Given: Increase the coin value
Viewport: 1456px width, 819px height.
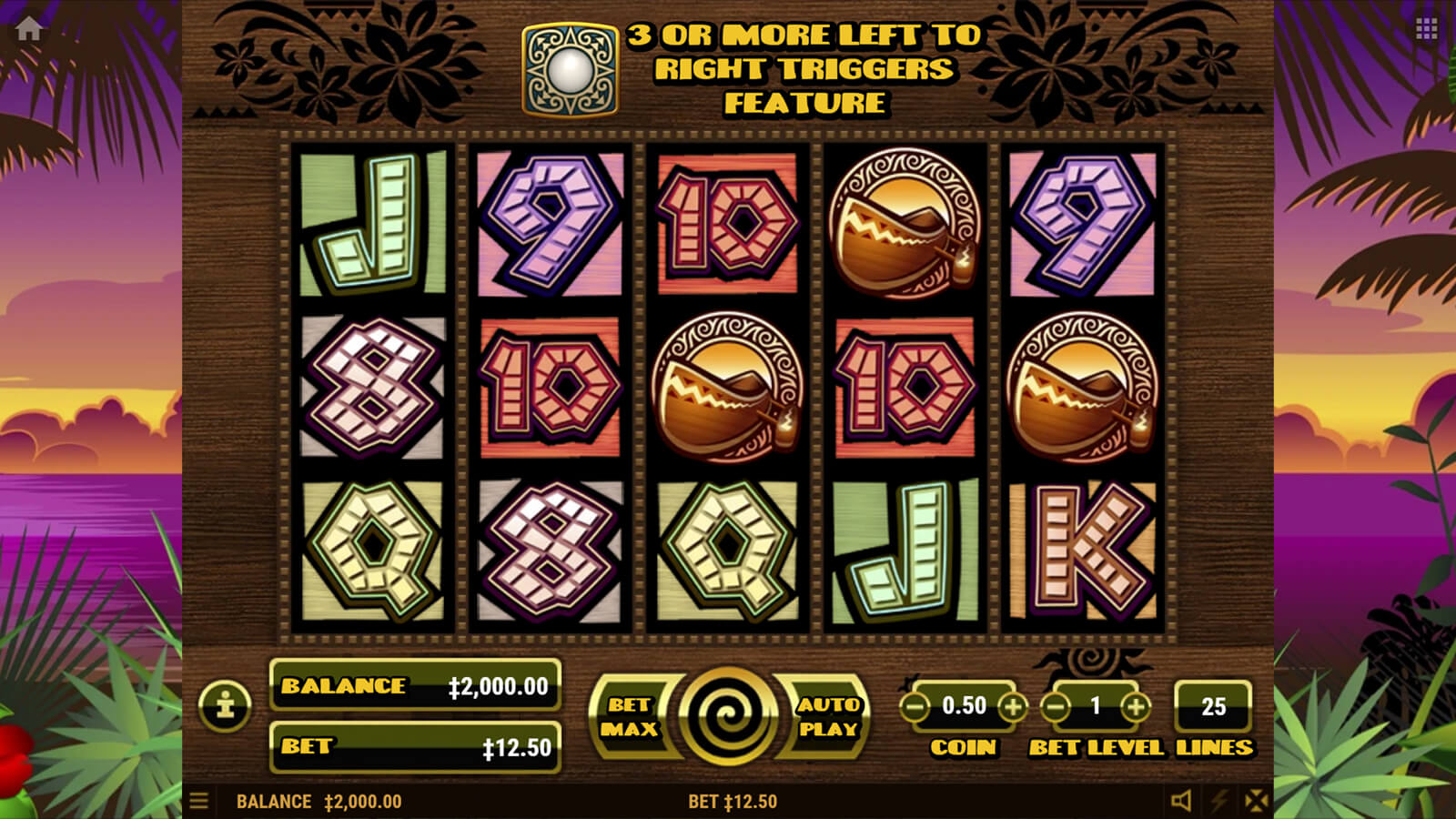Looking at the screenshot, I should (1012, 706).
